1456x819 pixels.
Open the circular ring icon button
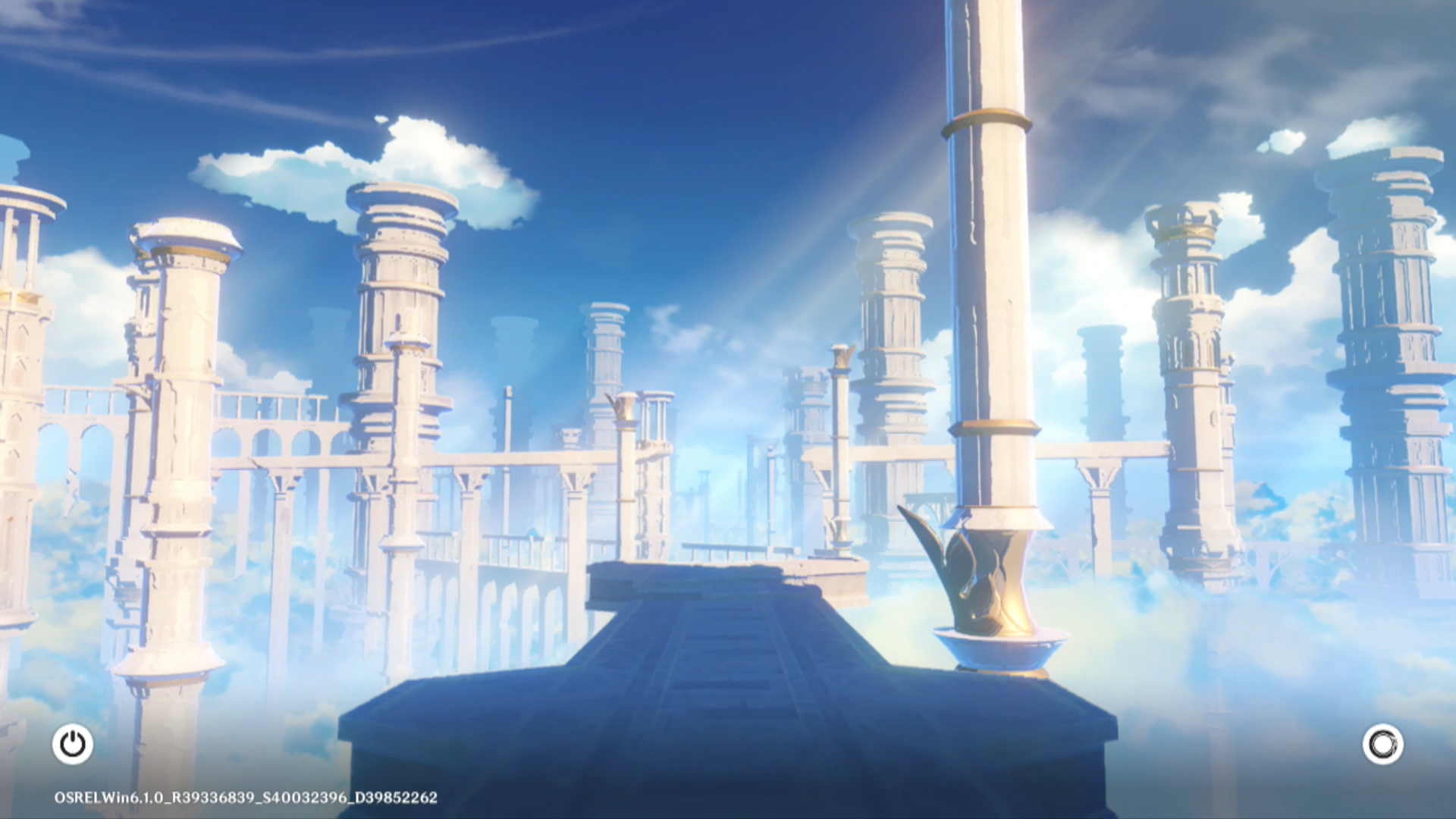pos(1382,744)
